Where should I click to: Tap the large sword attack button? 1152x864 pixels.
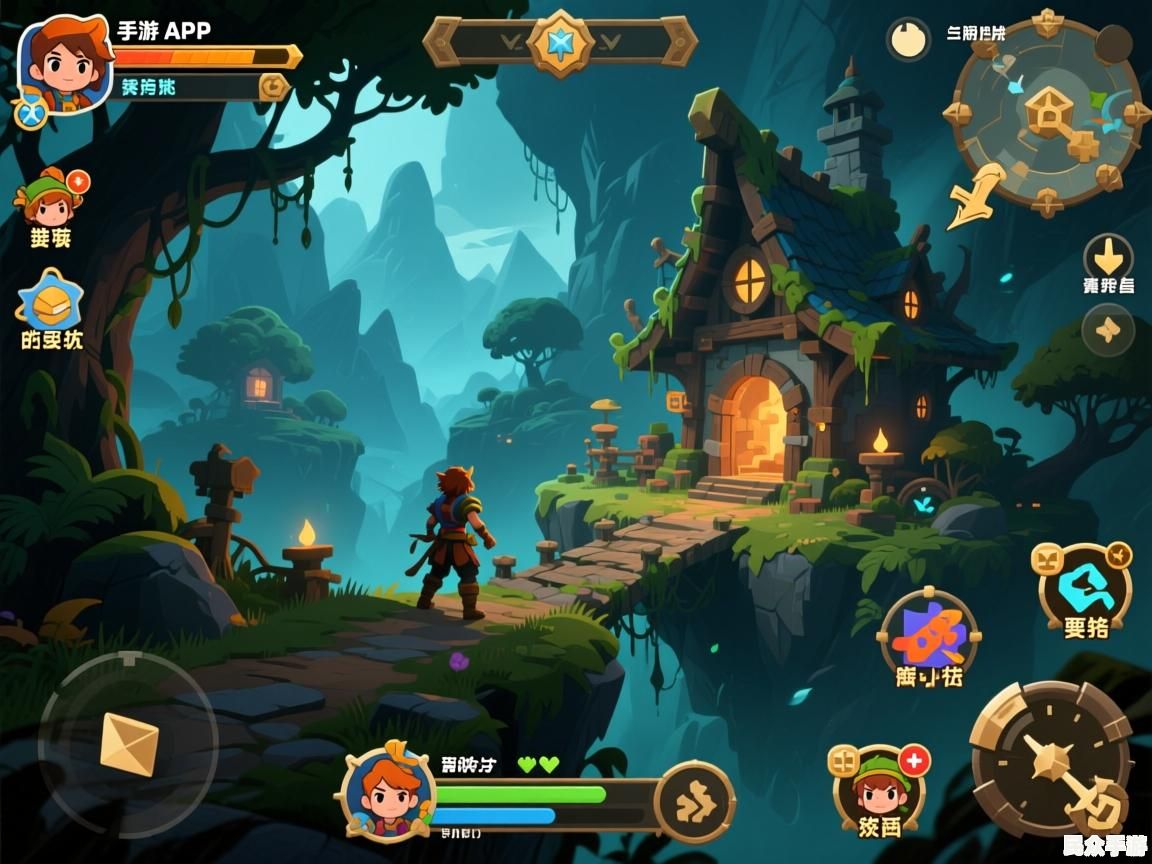(1050, 760)
